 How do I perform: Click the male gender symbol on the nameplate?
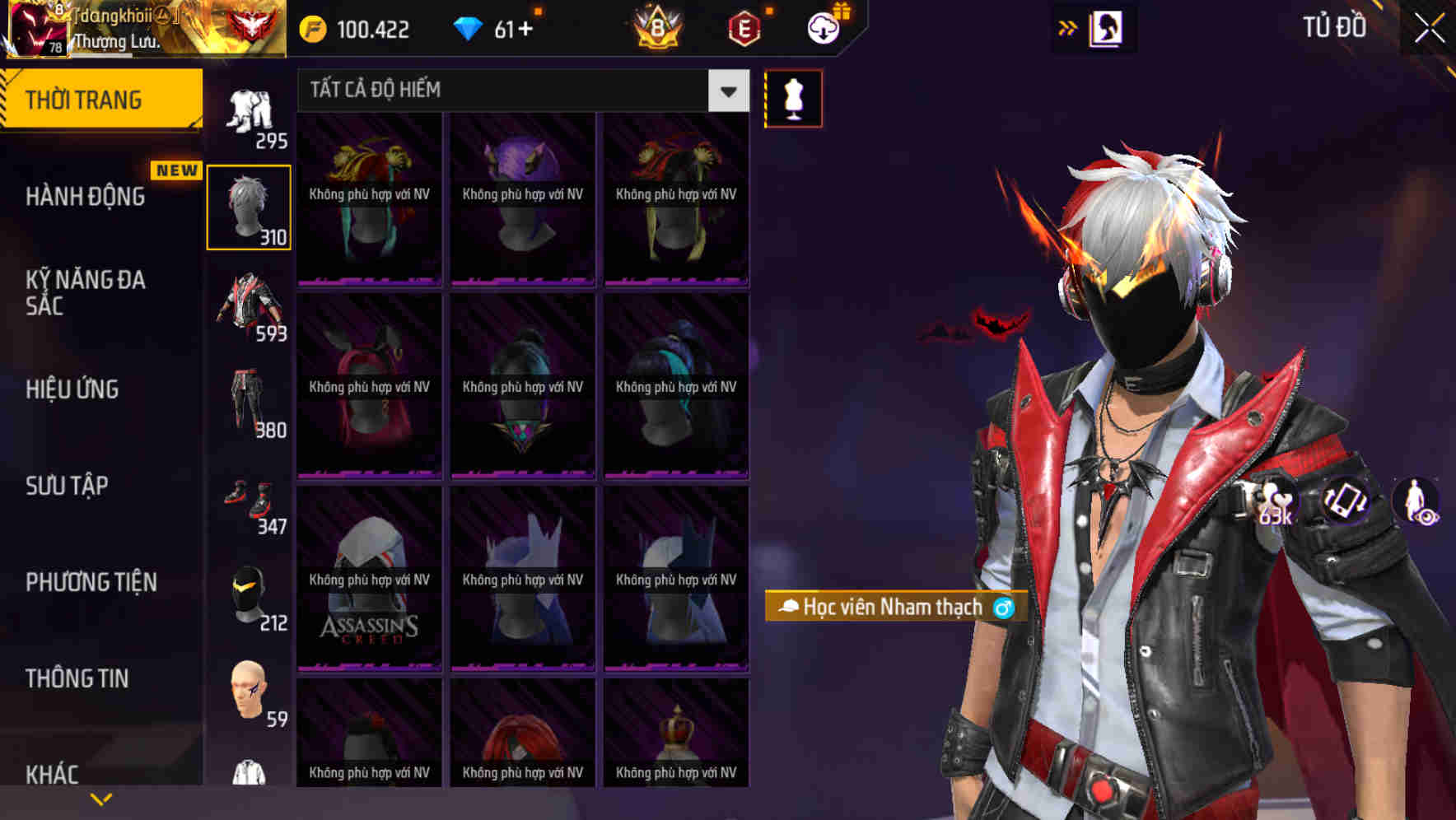pyautogui.click(x=1004, y=608)
